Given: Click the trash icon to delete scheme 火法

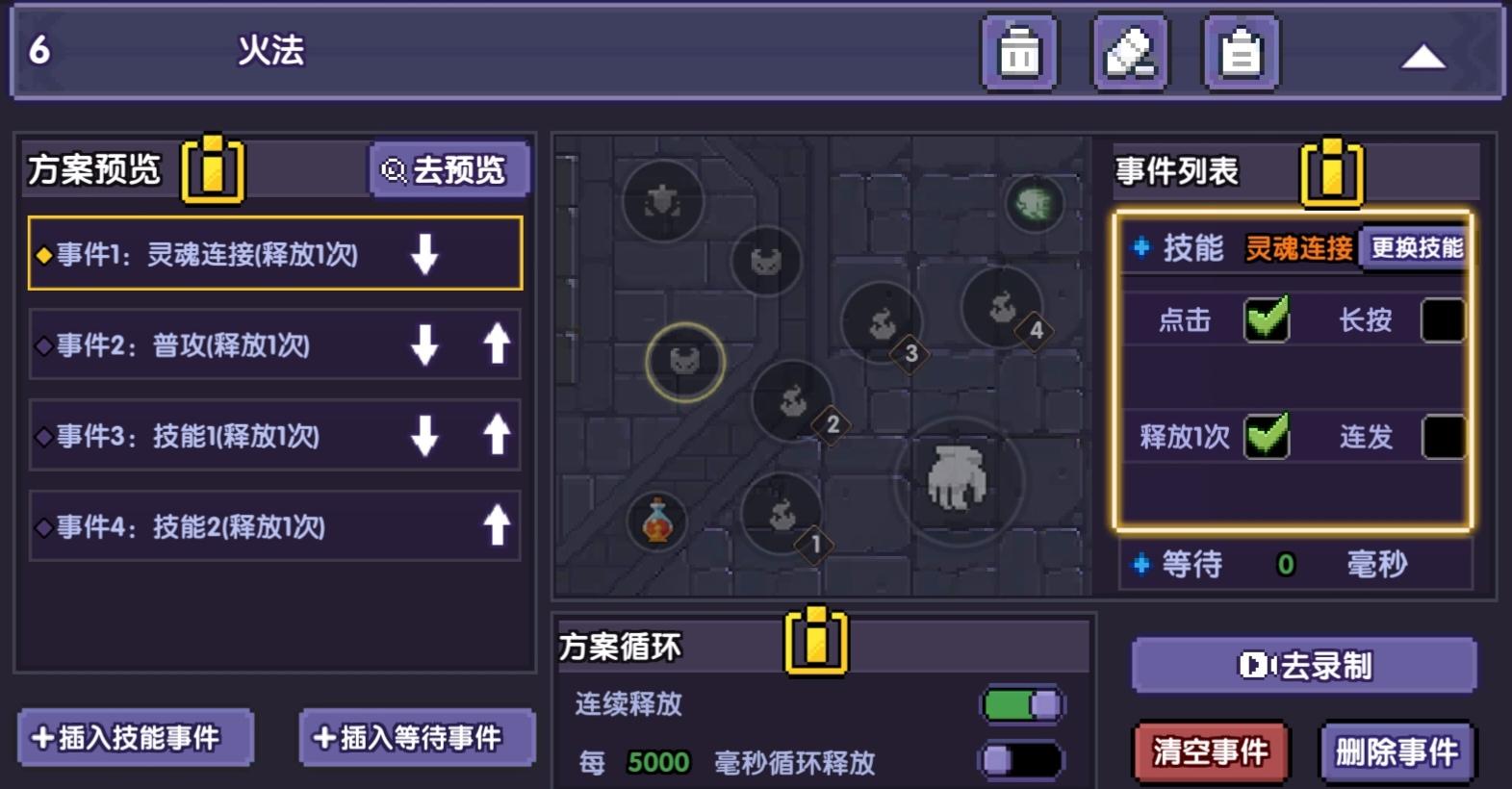Looking at the screenshot, I should (1019, 52).
